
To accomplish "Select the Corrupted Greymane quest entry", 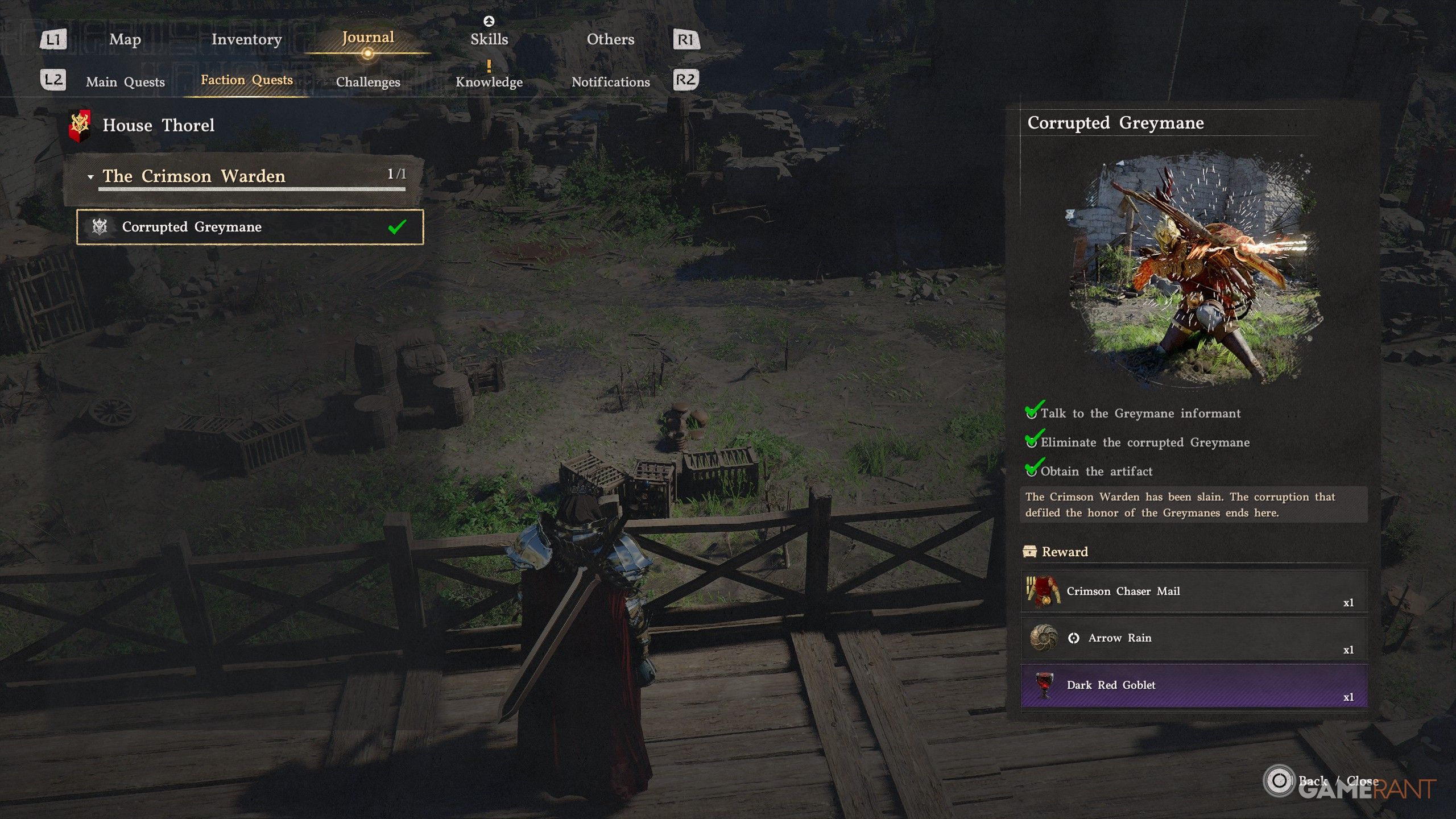I will (250, 227).
